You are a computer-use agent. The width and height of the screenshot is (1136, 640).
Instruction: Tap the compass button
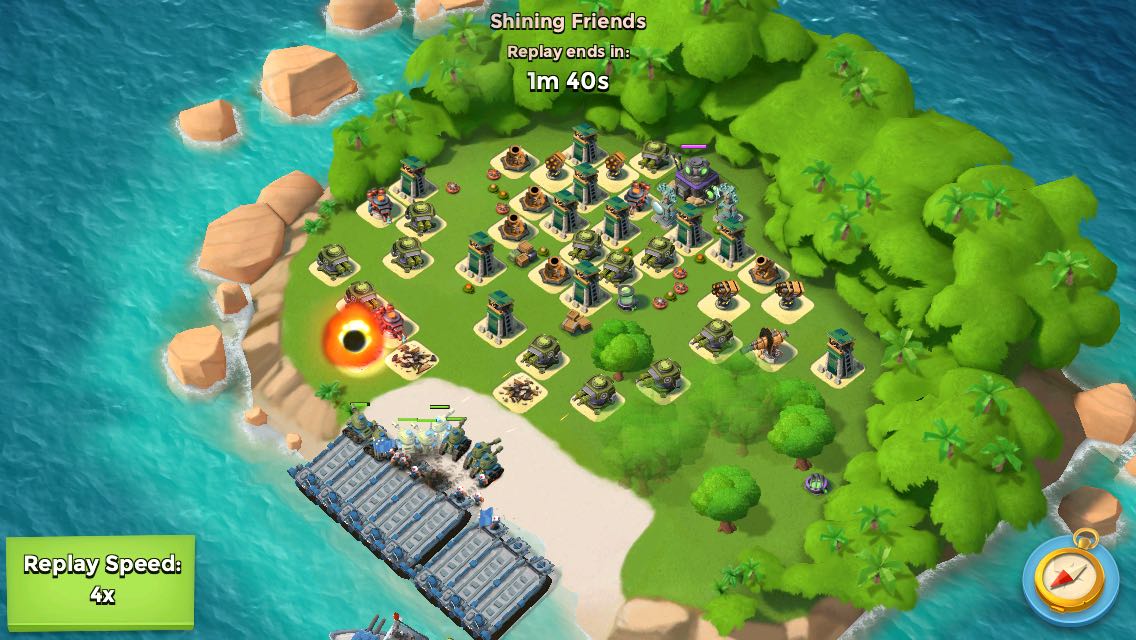click(x=1069, y=578)
